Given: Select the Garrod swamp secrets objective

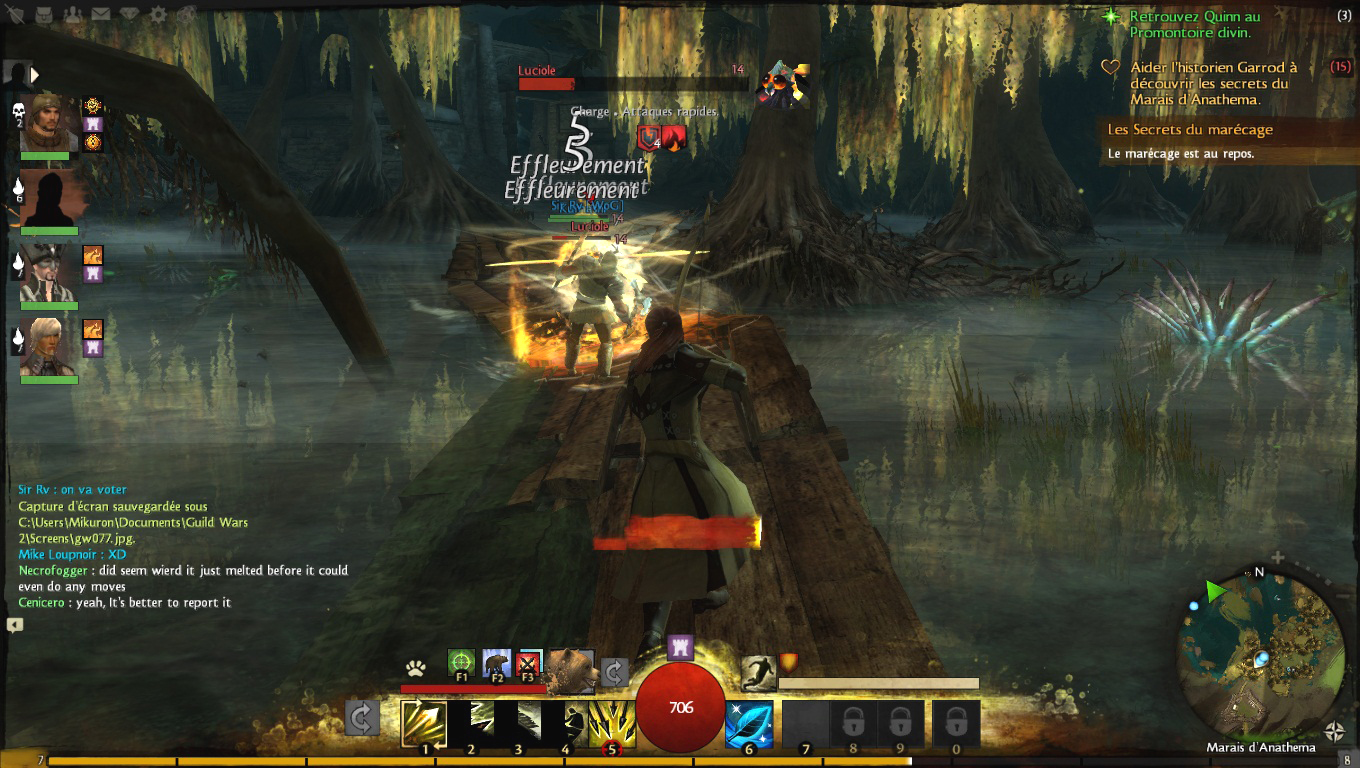Looking at the screenshot, I should coord(1211,83).
